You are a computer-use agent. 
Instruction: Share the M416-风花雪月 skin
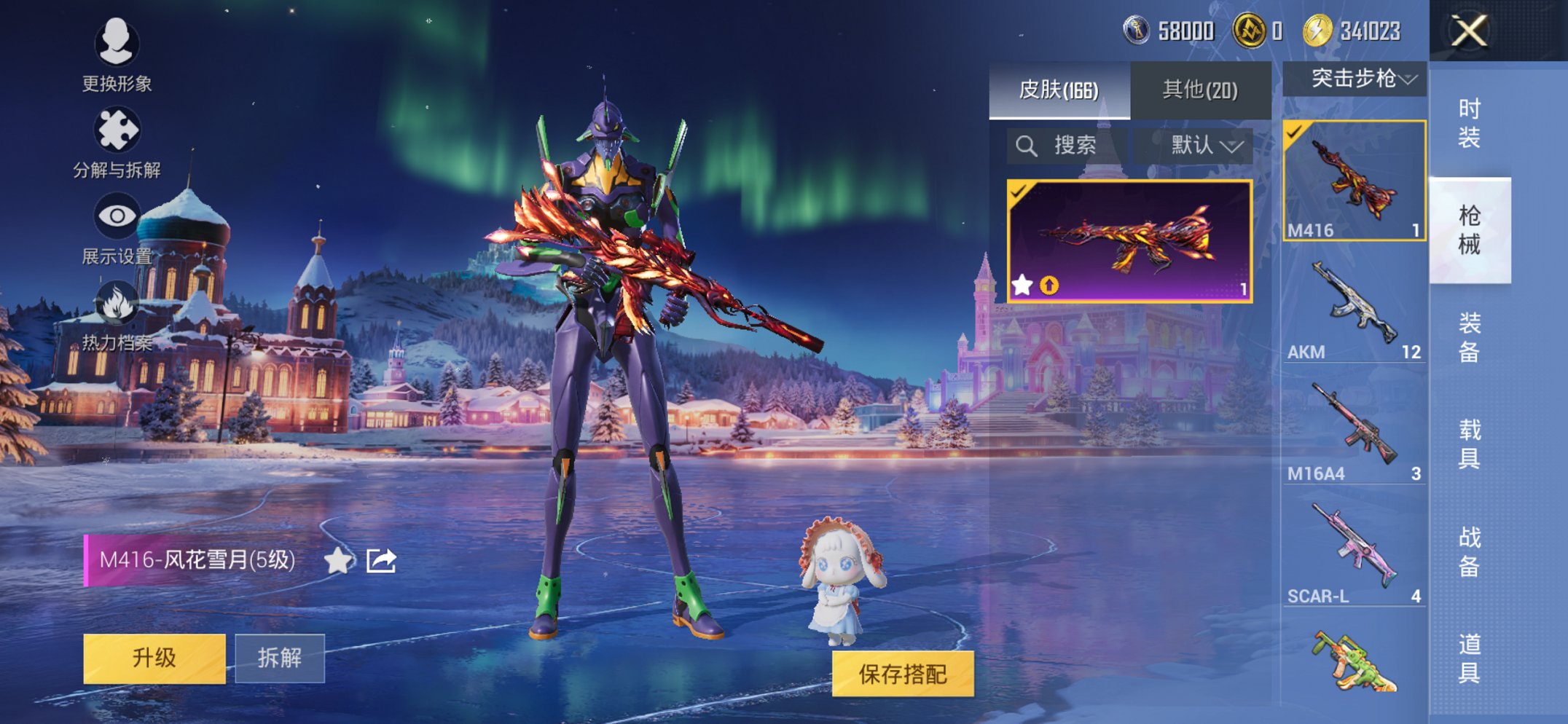point(381,560)
